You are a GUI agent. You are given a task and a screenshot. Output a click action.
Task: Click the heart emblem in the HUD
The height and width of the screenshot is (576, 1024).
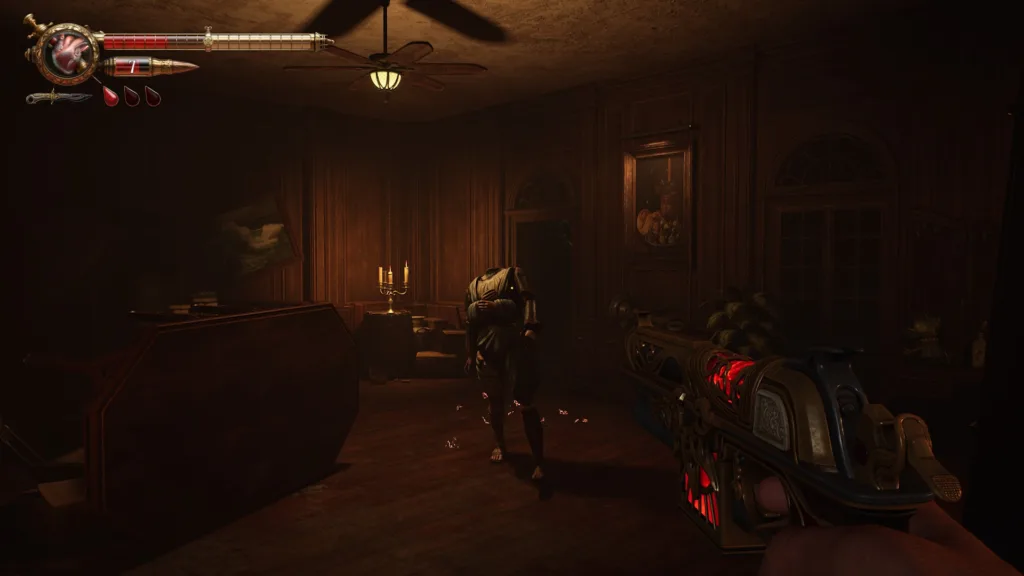[x=67, y=51]
